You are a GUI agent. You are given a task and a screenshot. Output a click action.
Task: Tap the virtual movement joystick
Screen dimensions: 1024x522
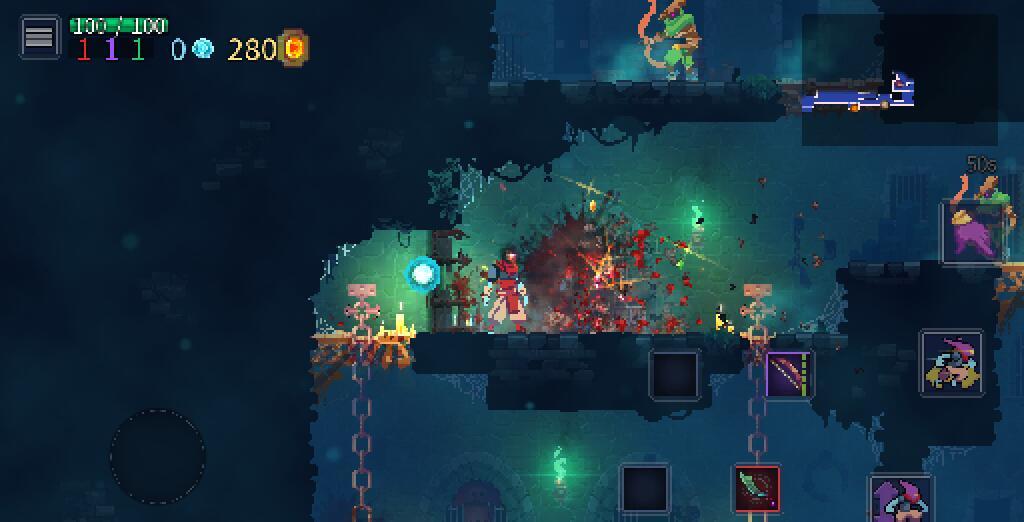(158, 456)
